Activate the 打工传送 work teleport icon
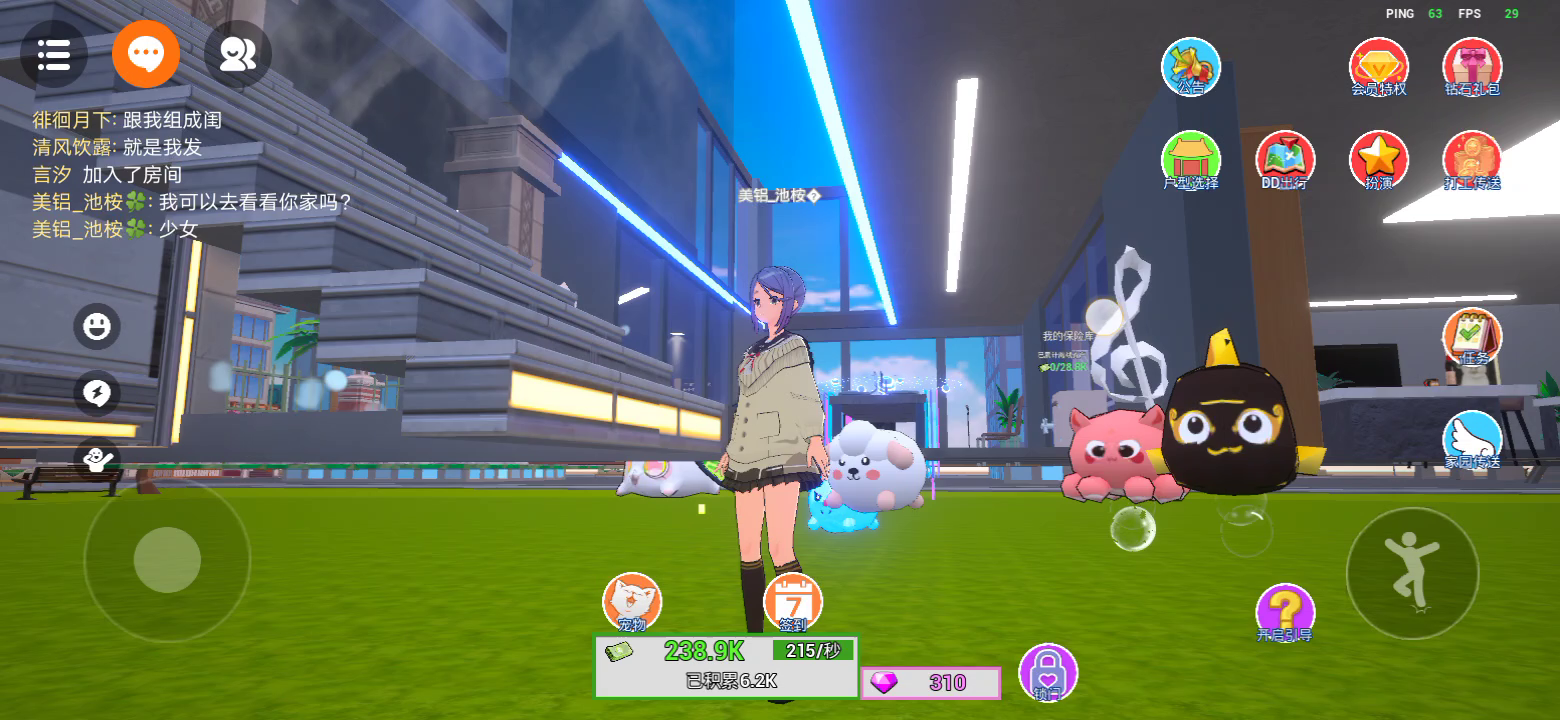Screen dimensions: 1560x720 [x=1472, y=160]
